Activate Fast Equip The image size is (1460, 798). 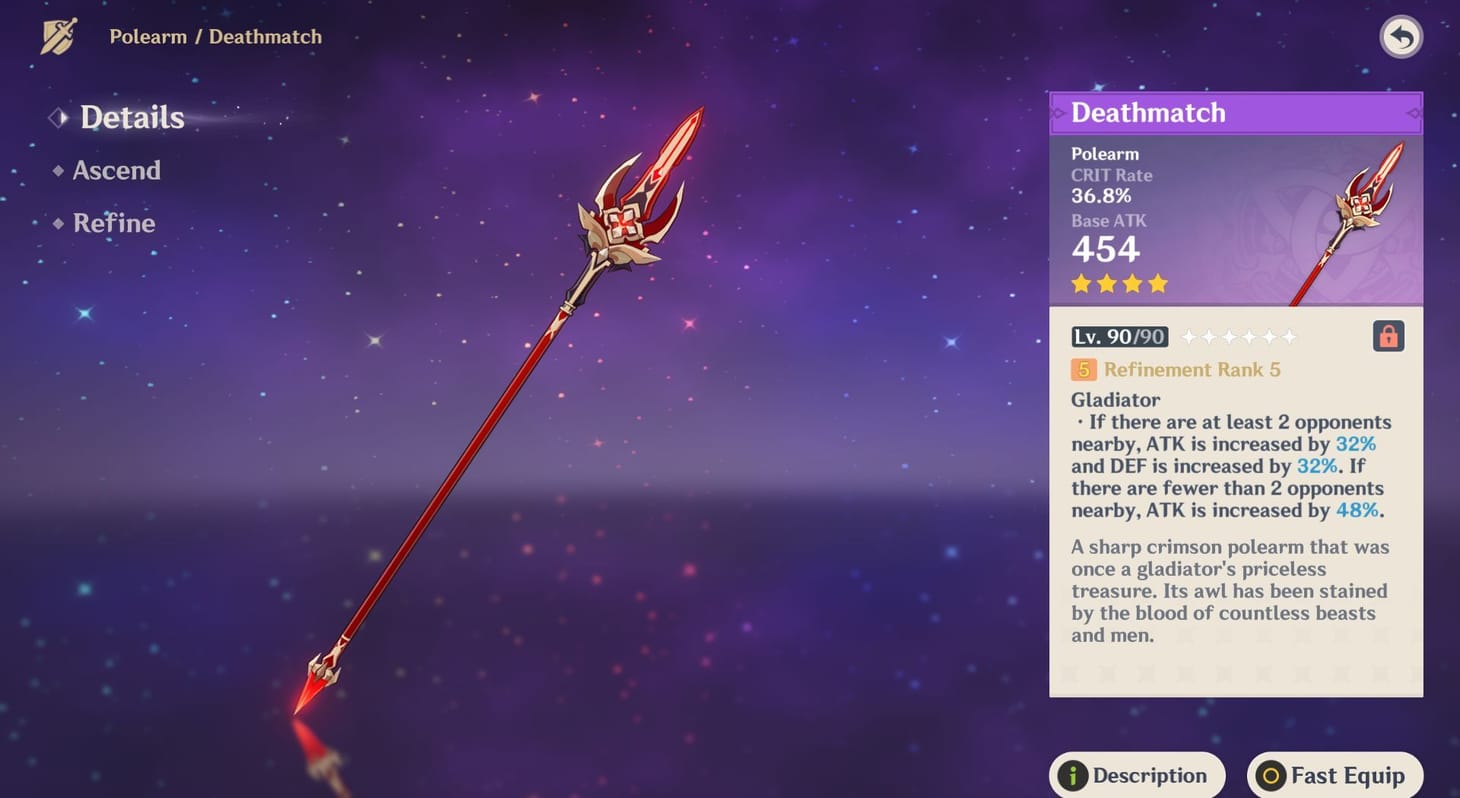pyautogui.click(x=1334, y=775)
